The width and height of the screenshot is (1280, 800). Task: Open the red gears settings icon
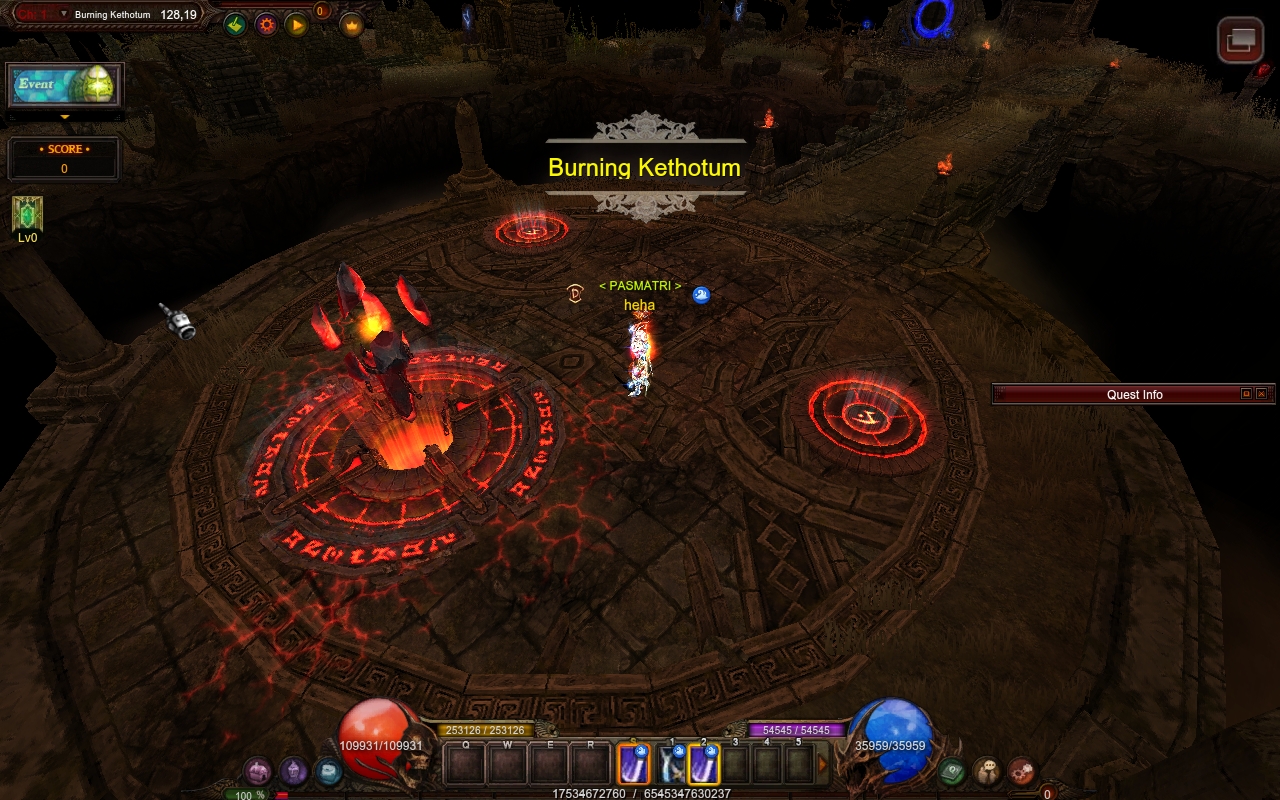click(1021, 771)
